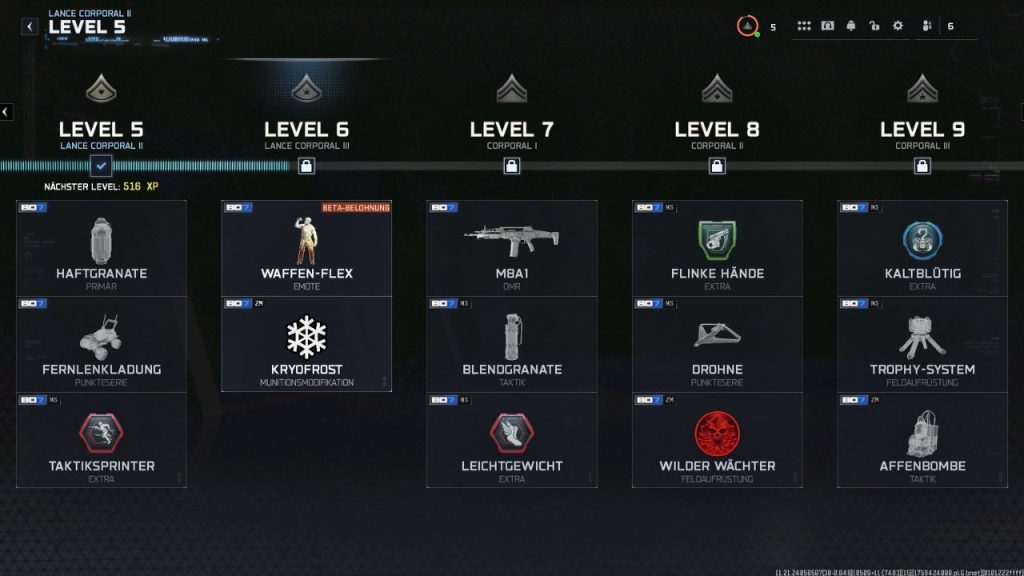Select the Wilder Wächter field upgrade
The height and width of the screenshot is (576, 1024).
coord(717,440)
